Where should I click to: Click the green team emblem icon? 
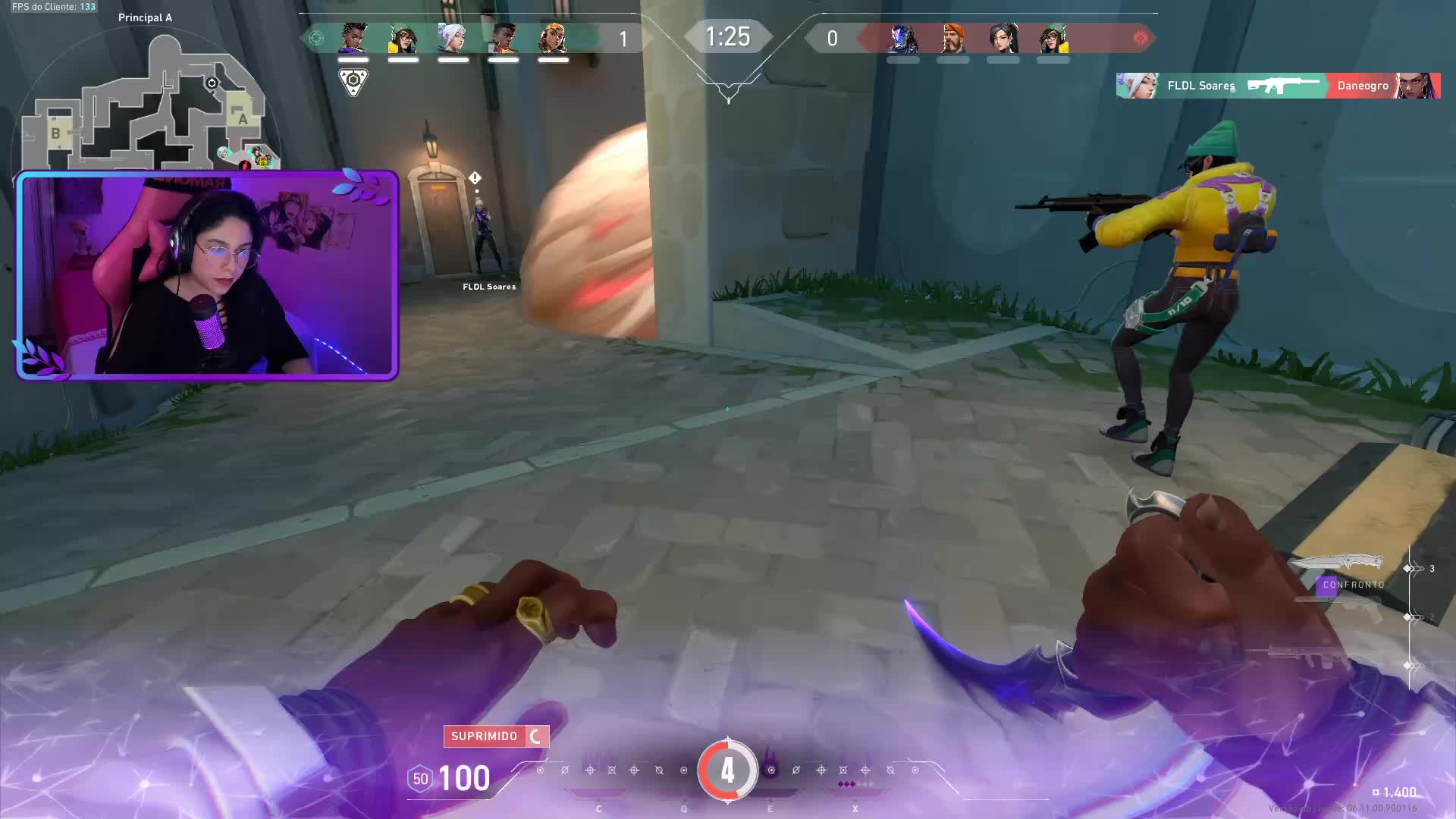[x=316, y=38]
